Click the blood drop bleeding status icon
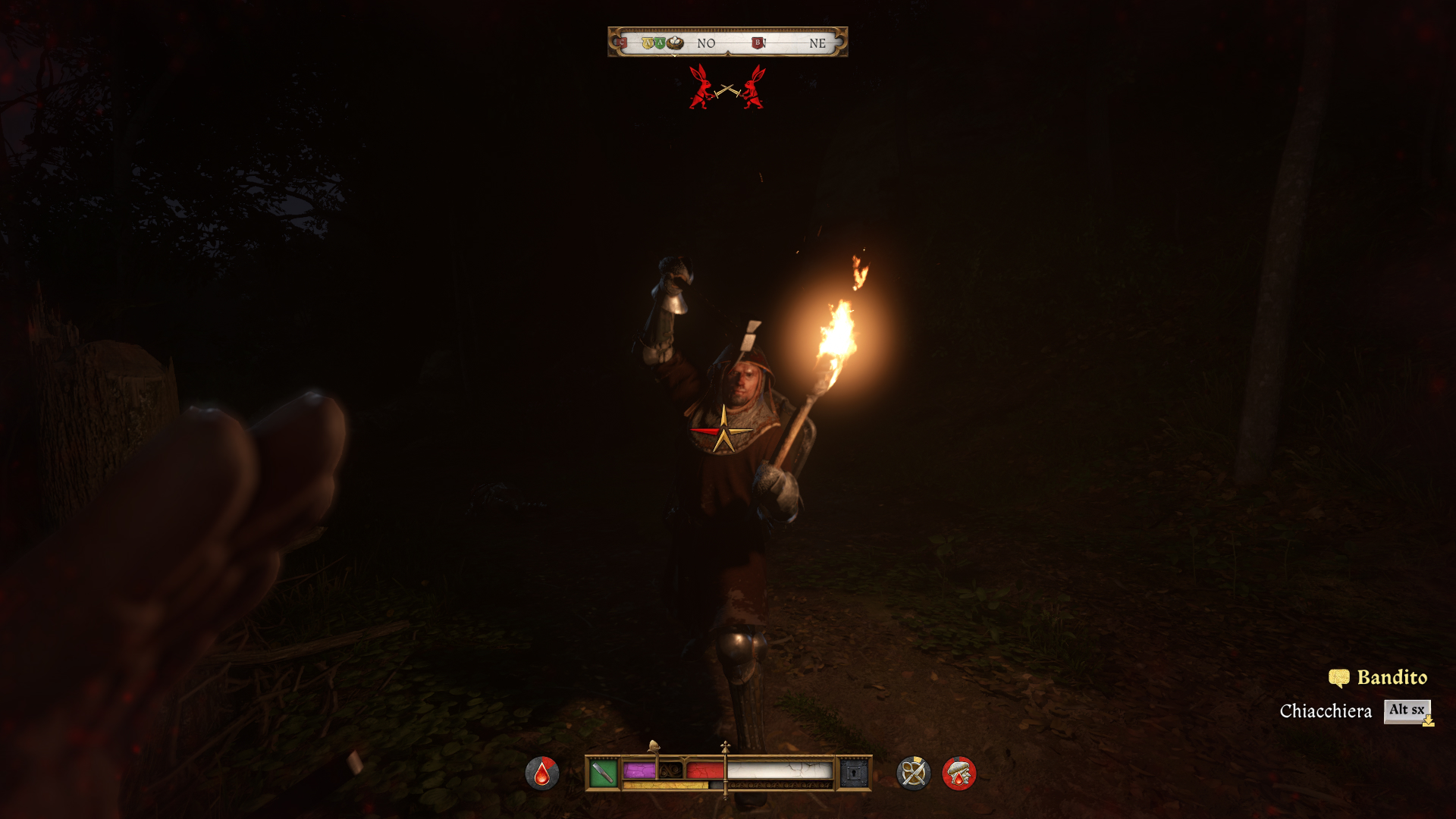The width and height of the screenshot is (1456, 819). click(541, 773)
